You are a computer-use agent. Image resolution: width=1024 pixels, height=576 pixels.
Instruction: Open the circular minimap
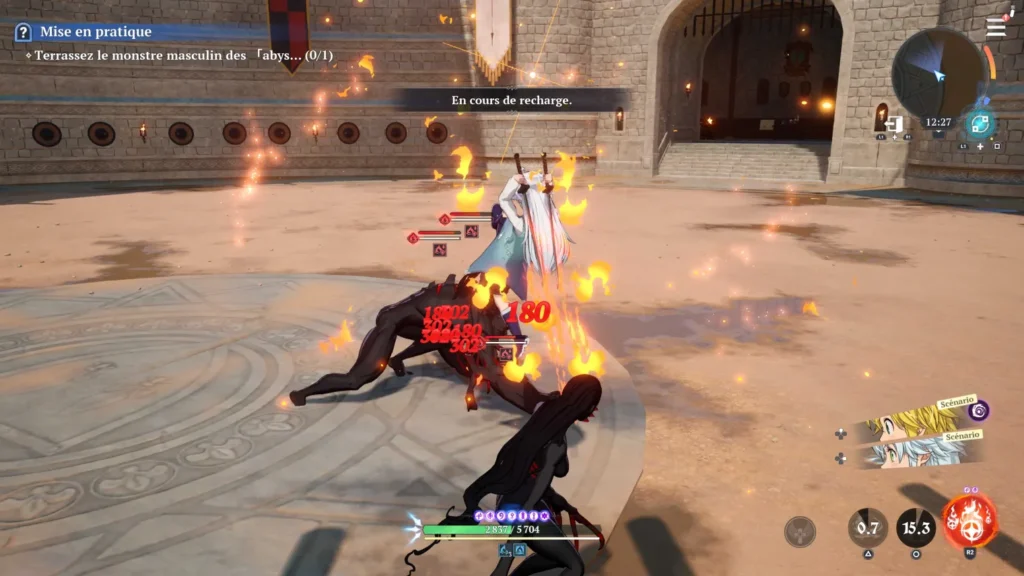pos(938,73)
